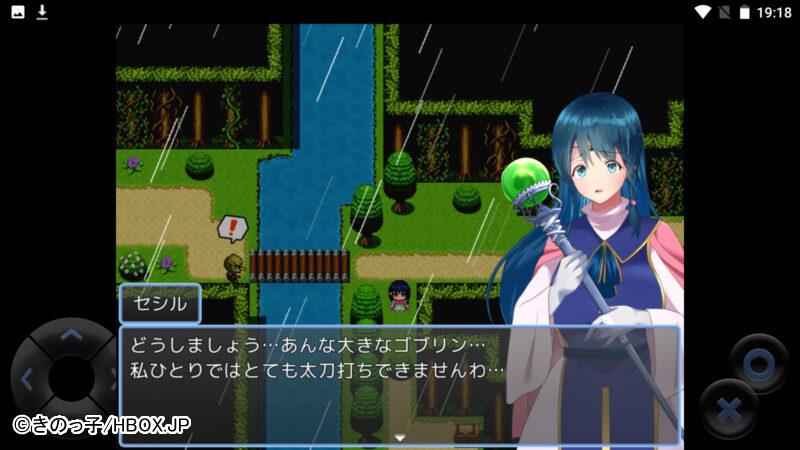The width and height of the screenshot is (800, 450).
Task: Tap the virtual d-pad left arrow
Action: (27, 379)
